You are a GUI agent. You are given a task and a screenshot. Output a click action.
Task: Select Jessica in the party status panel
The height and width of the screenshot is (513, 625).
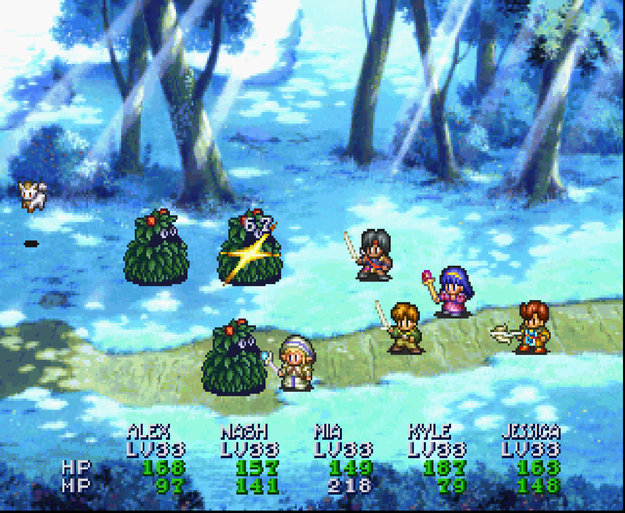[x=530, y=432]
